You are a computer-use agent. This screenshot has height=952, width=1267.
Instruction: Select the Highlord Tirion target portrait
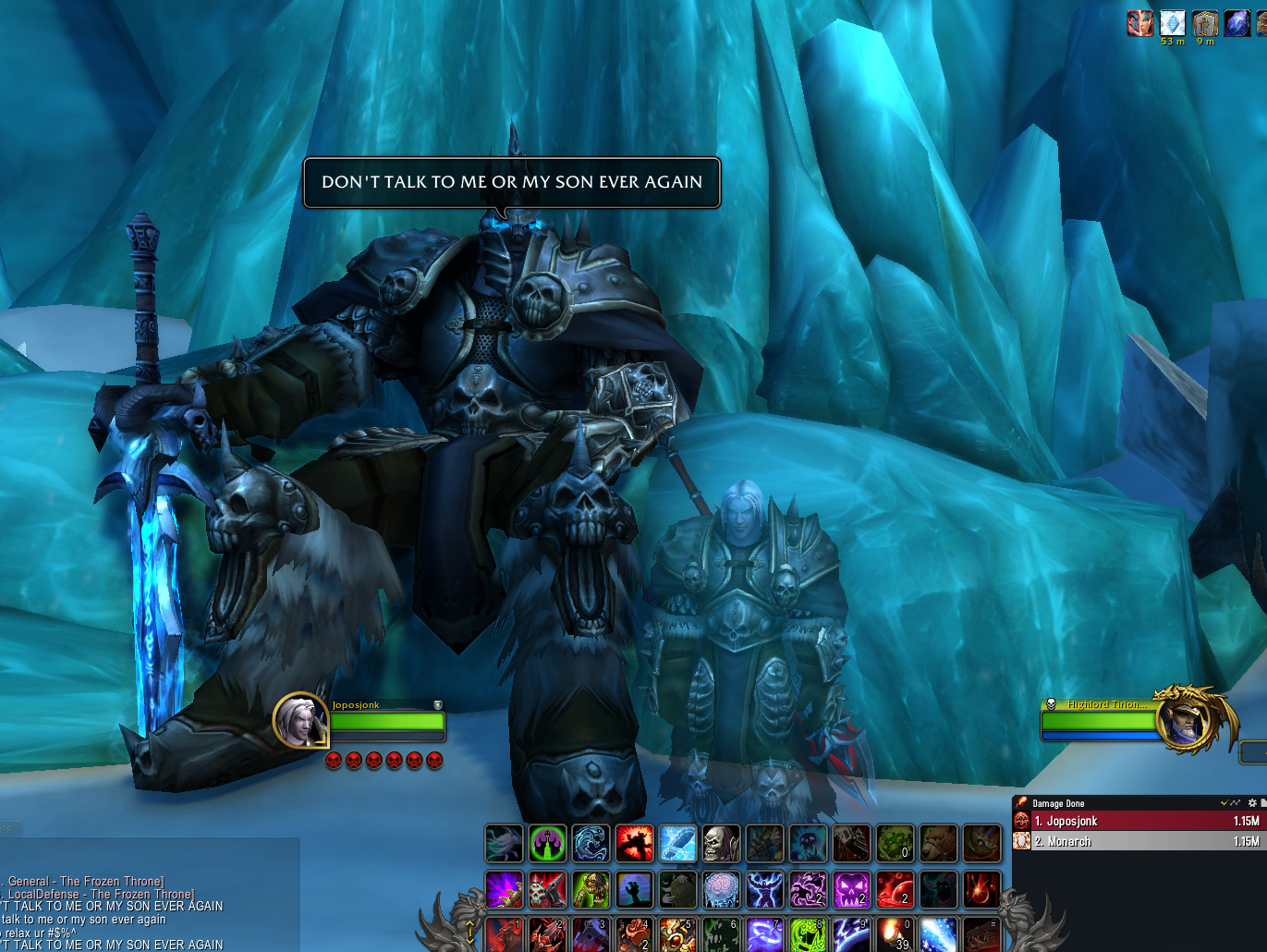(x=1185, y=722)
